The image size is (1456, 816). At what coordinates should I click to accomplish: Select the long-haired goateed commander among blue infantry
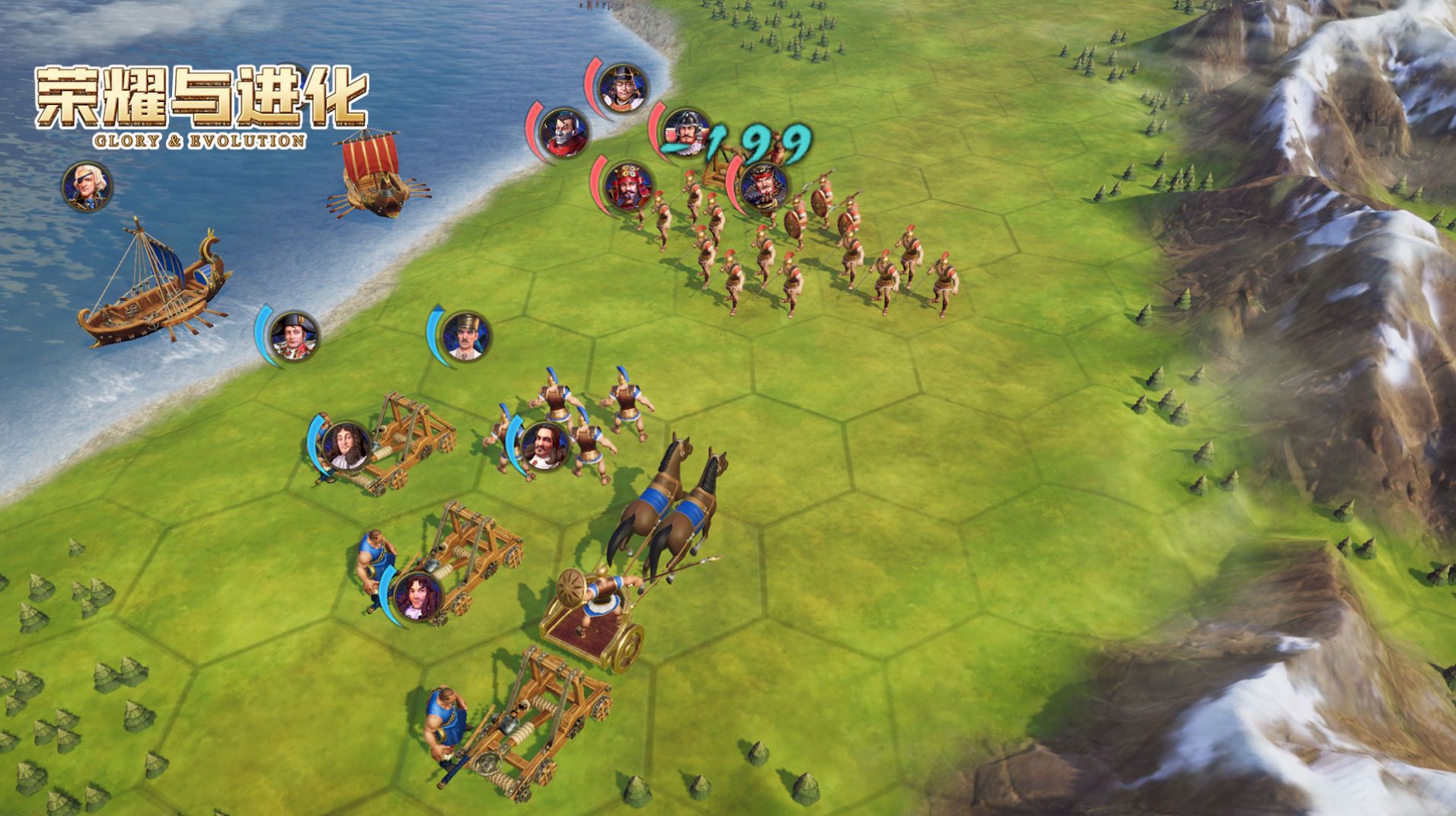[544, 445]
